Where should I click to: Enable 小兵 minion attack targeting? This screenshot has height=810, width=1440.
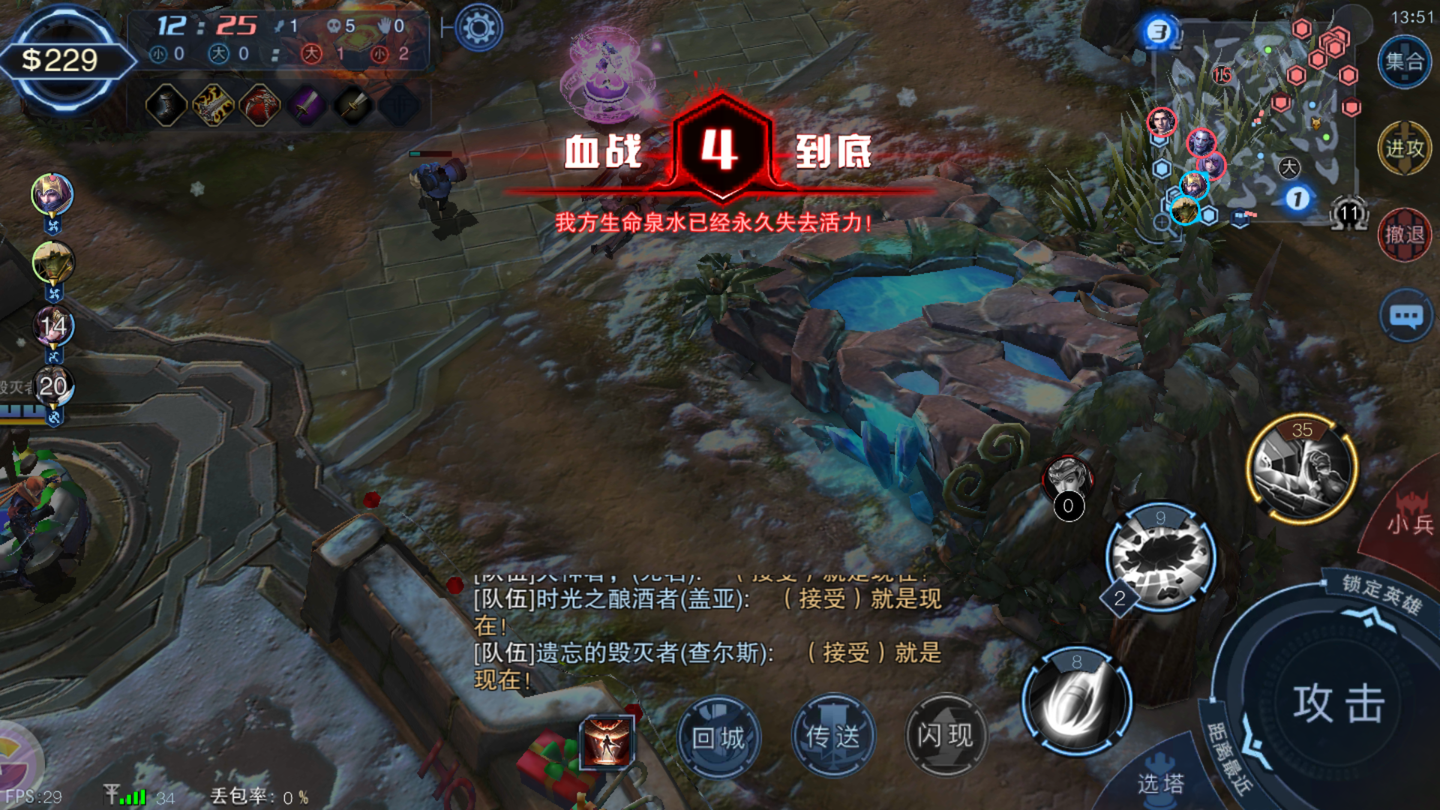pos(1410,523)
